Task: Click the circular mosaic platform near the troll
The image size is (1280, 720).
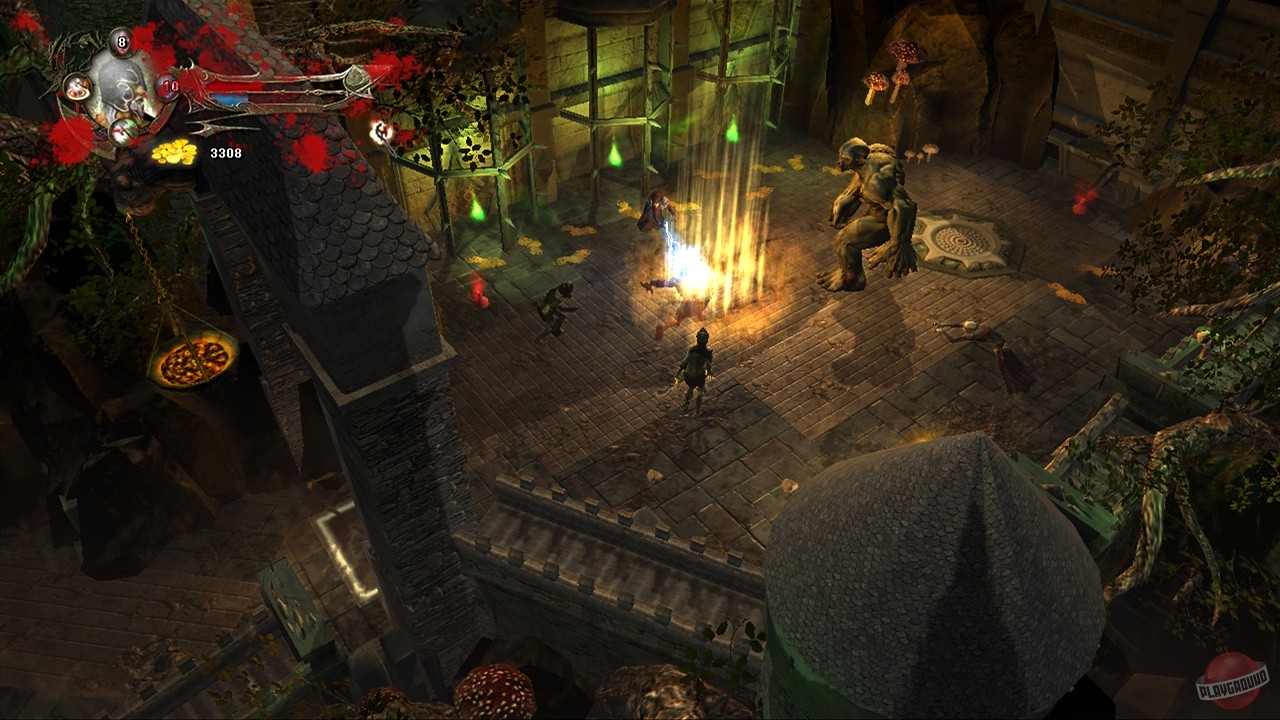Action: coord(960,240)
